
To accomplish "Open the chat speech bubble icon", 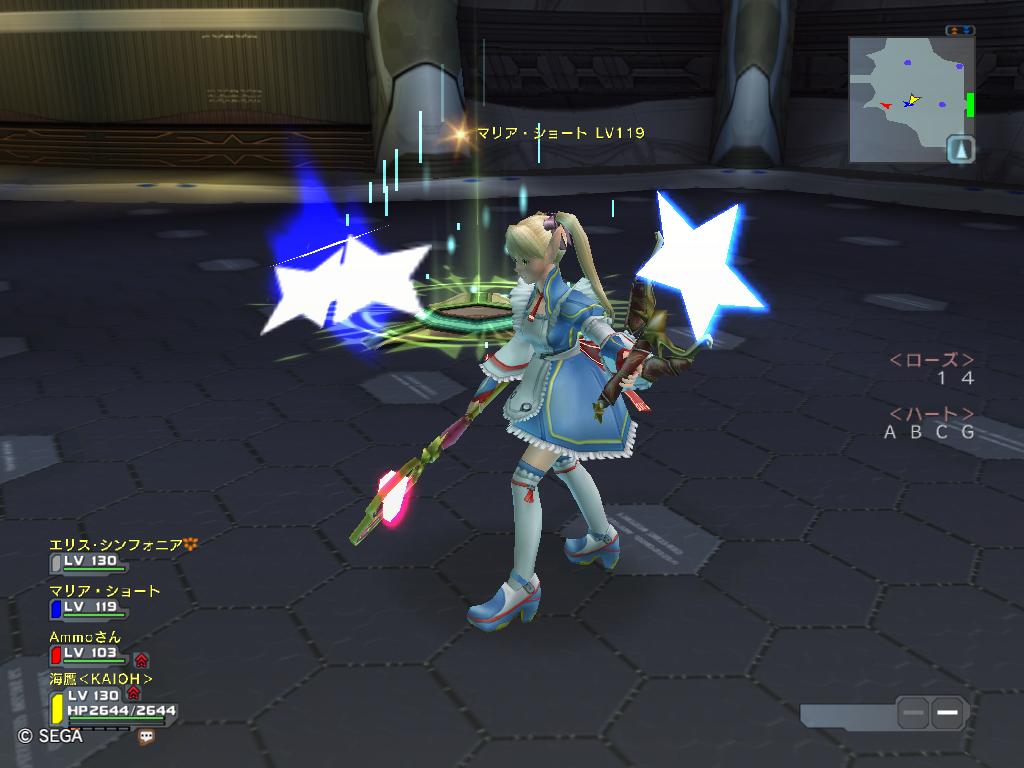I will coord(147,736).
